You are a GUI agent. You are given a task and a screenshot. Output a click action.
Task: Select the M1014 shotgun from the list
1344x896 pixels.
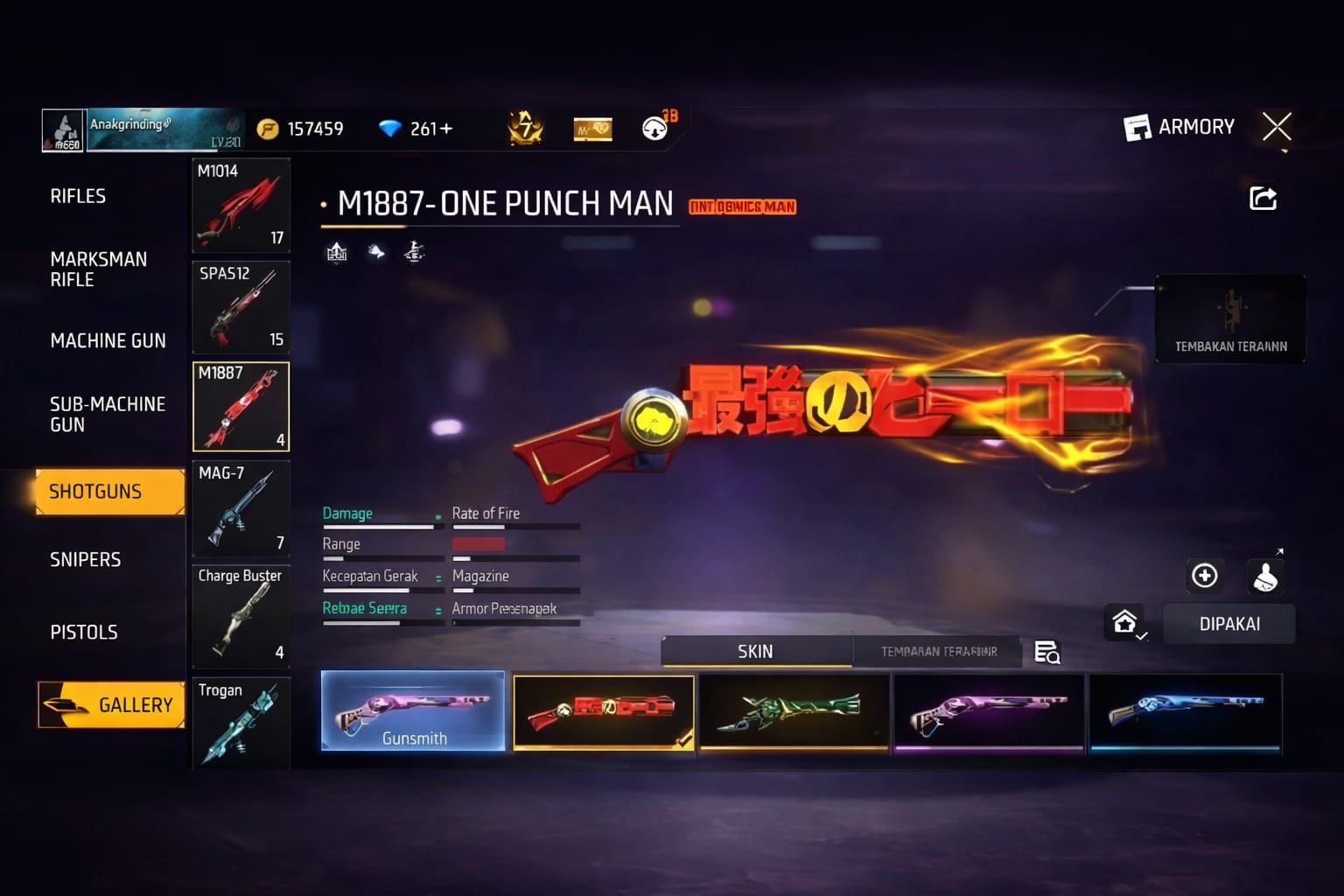241,205
